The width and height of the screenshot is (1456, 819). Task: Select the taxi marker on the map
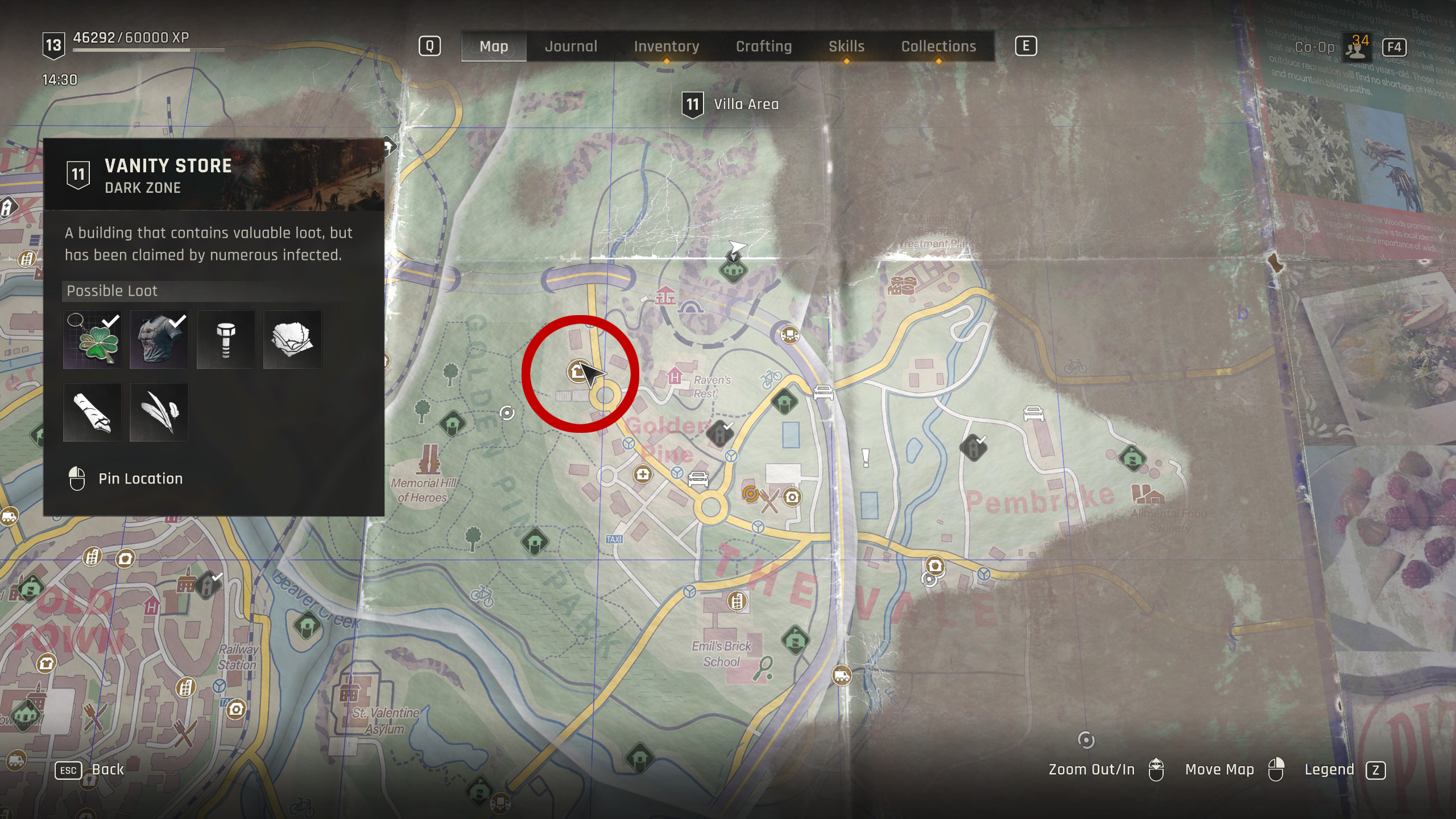coord(614,539)
